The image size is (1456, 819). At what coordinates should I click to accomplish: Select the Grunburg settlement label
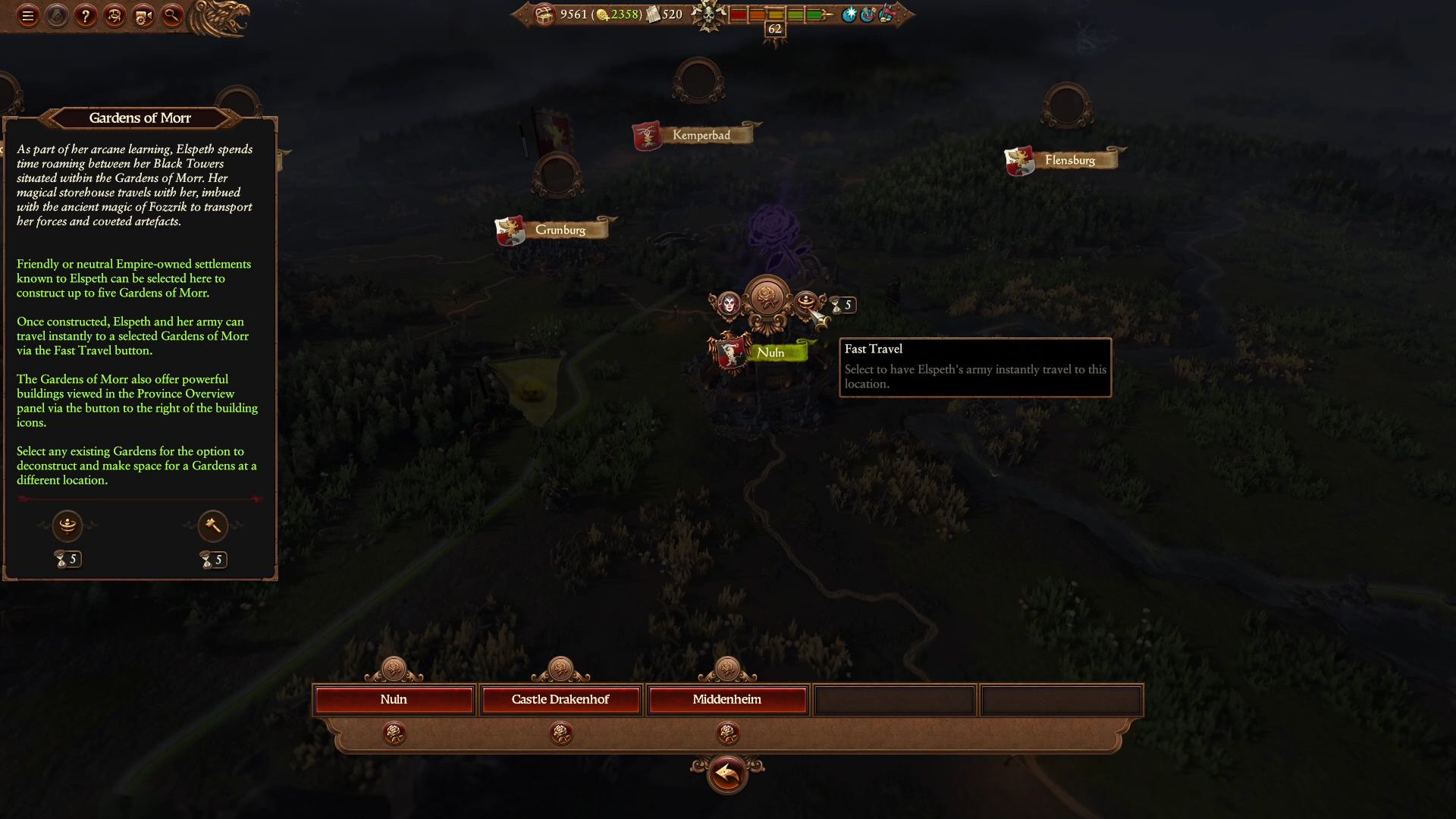point(560,230)
